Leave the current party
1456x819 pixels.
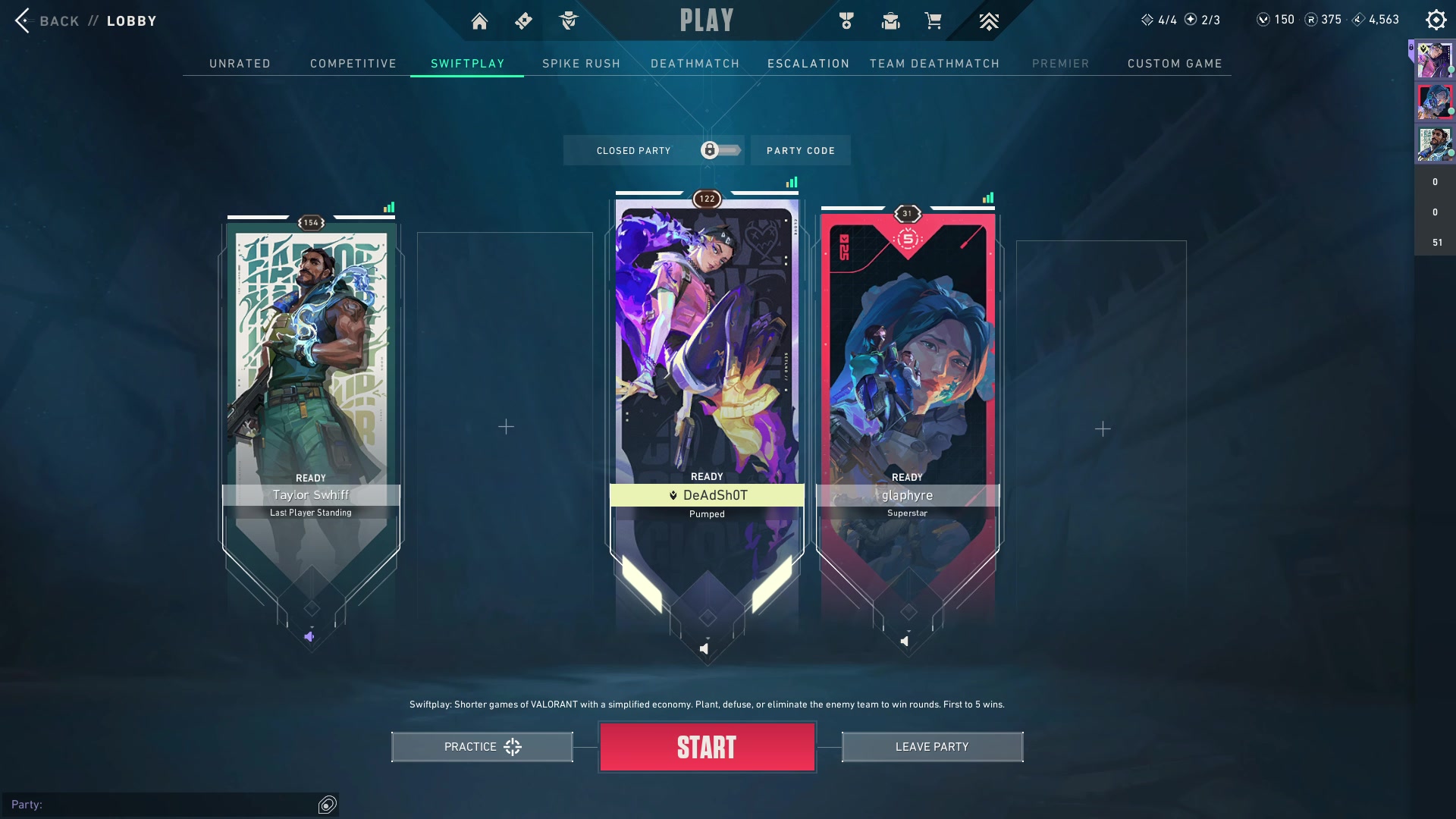(932, 747)
